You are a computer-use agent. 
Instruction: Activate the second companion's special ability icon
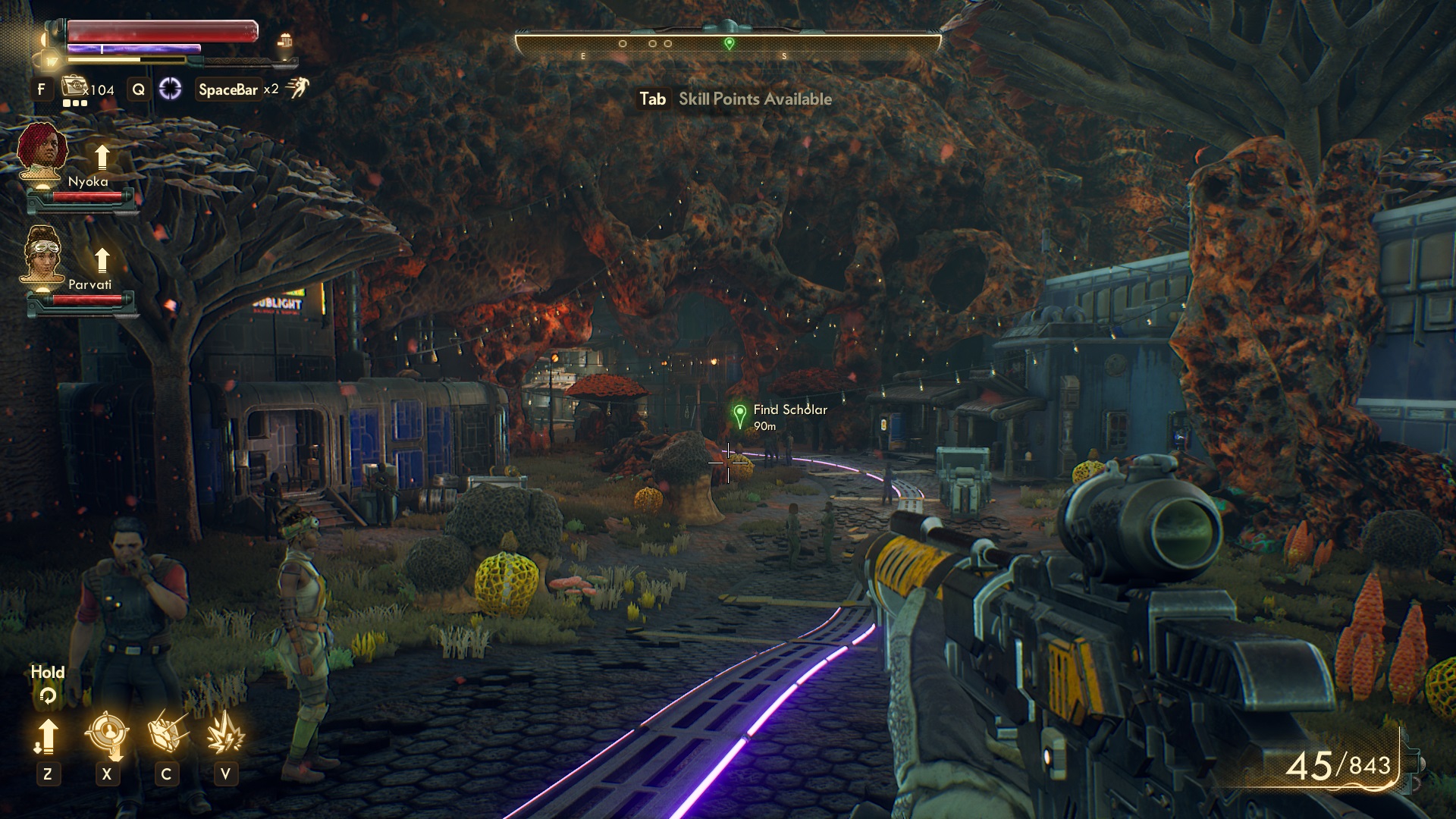(x=225, y=733)
